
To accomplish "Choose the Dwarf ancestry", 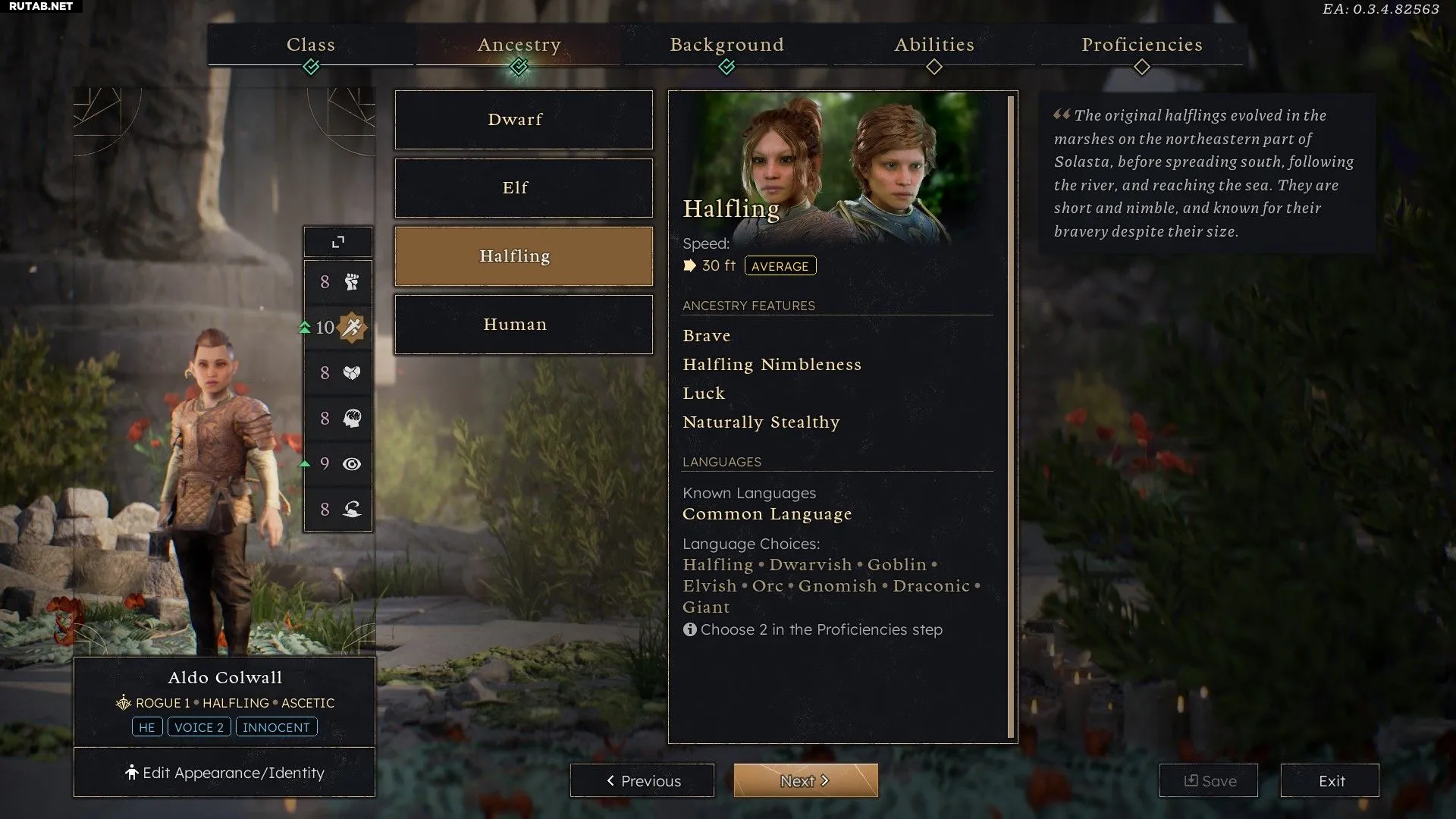I will click(523, 120).
